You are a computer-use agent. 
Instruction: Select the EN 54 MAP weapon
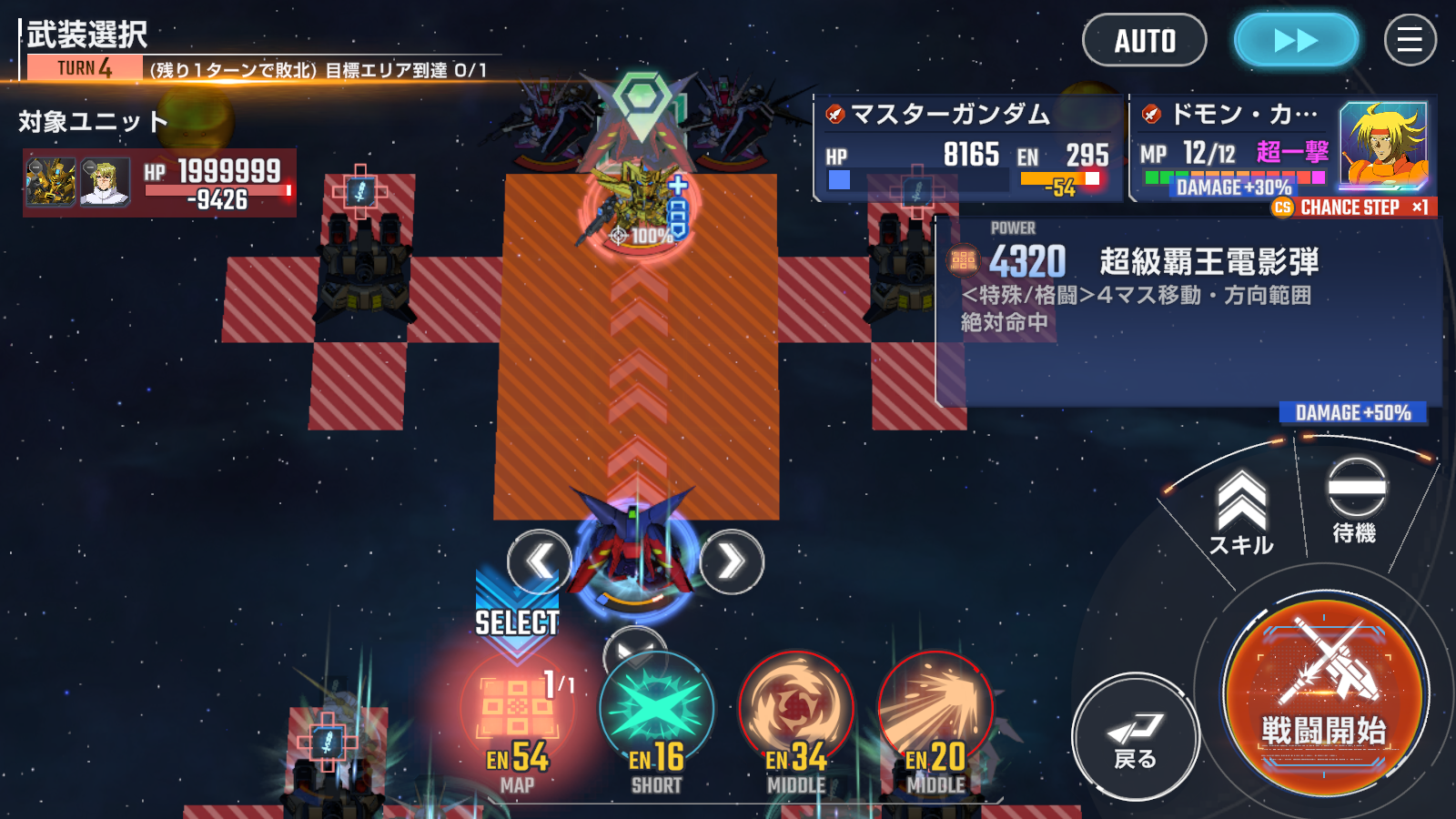click(x=517, y=719)
